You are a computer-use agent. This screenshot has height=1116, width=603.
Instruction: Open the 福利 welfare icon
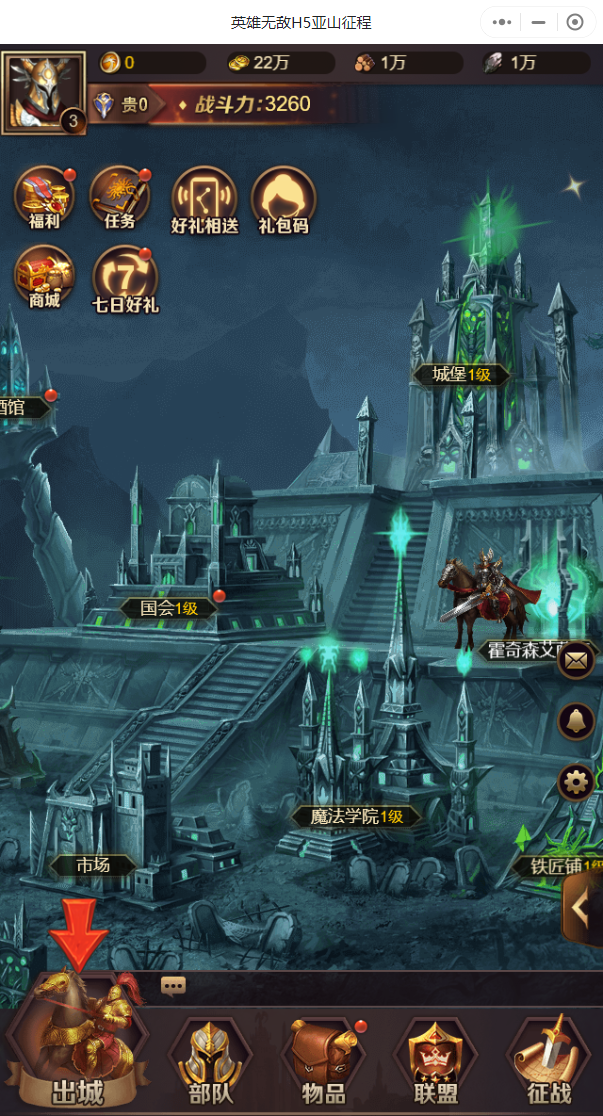pyautogui.click(x=45, y=197)
